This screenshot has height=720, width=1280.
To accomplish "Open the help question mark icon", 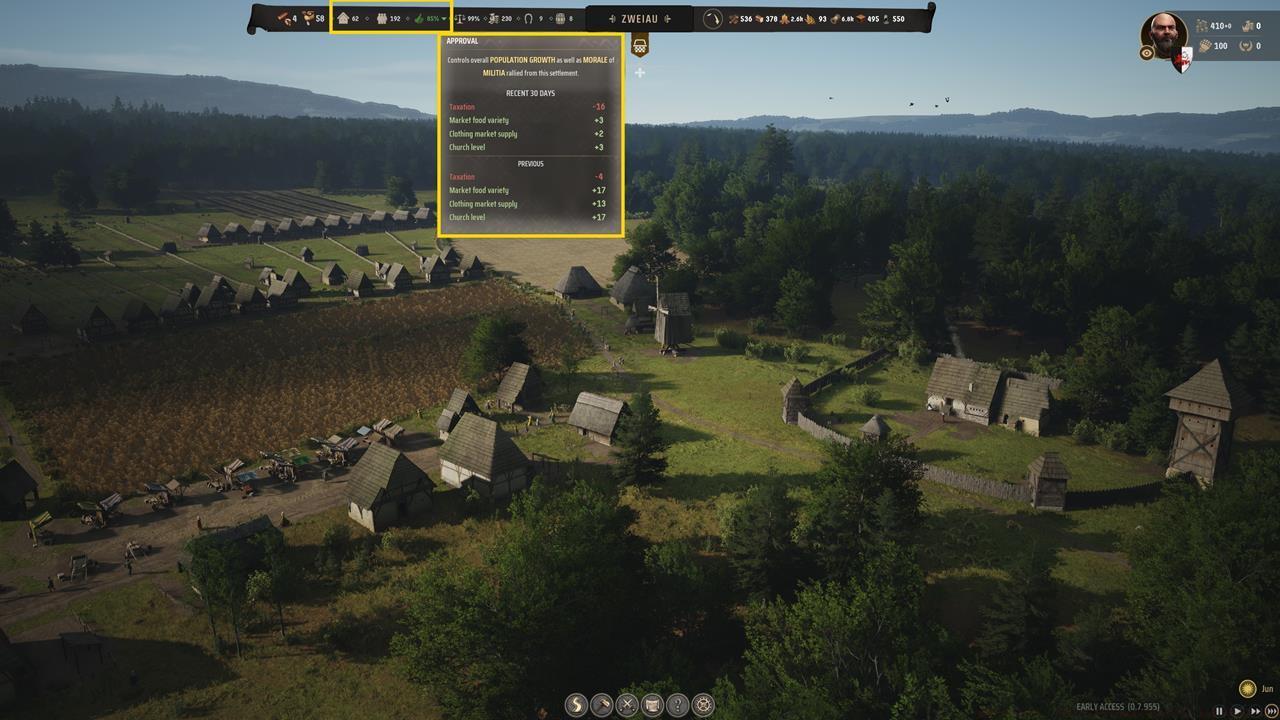I will coord(675,705).
